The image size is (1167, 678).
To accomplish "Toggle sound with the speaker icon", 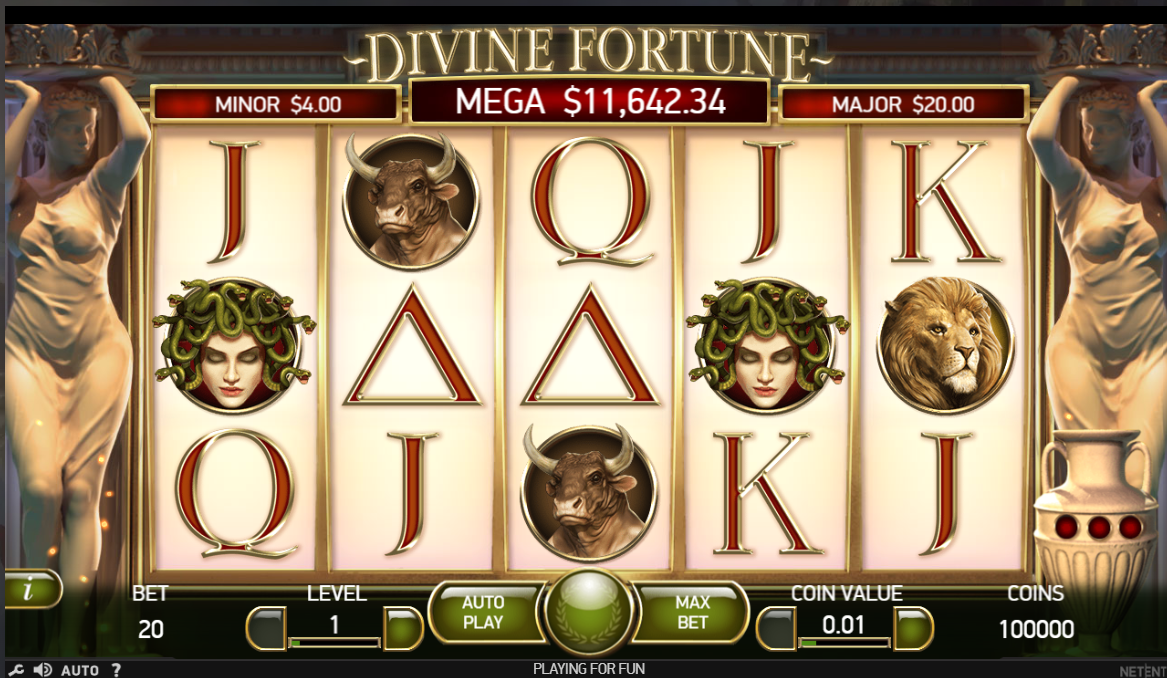I will click(43, 670).
